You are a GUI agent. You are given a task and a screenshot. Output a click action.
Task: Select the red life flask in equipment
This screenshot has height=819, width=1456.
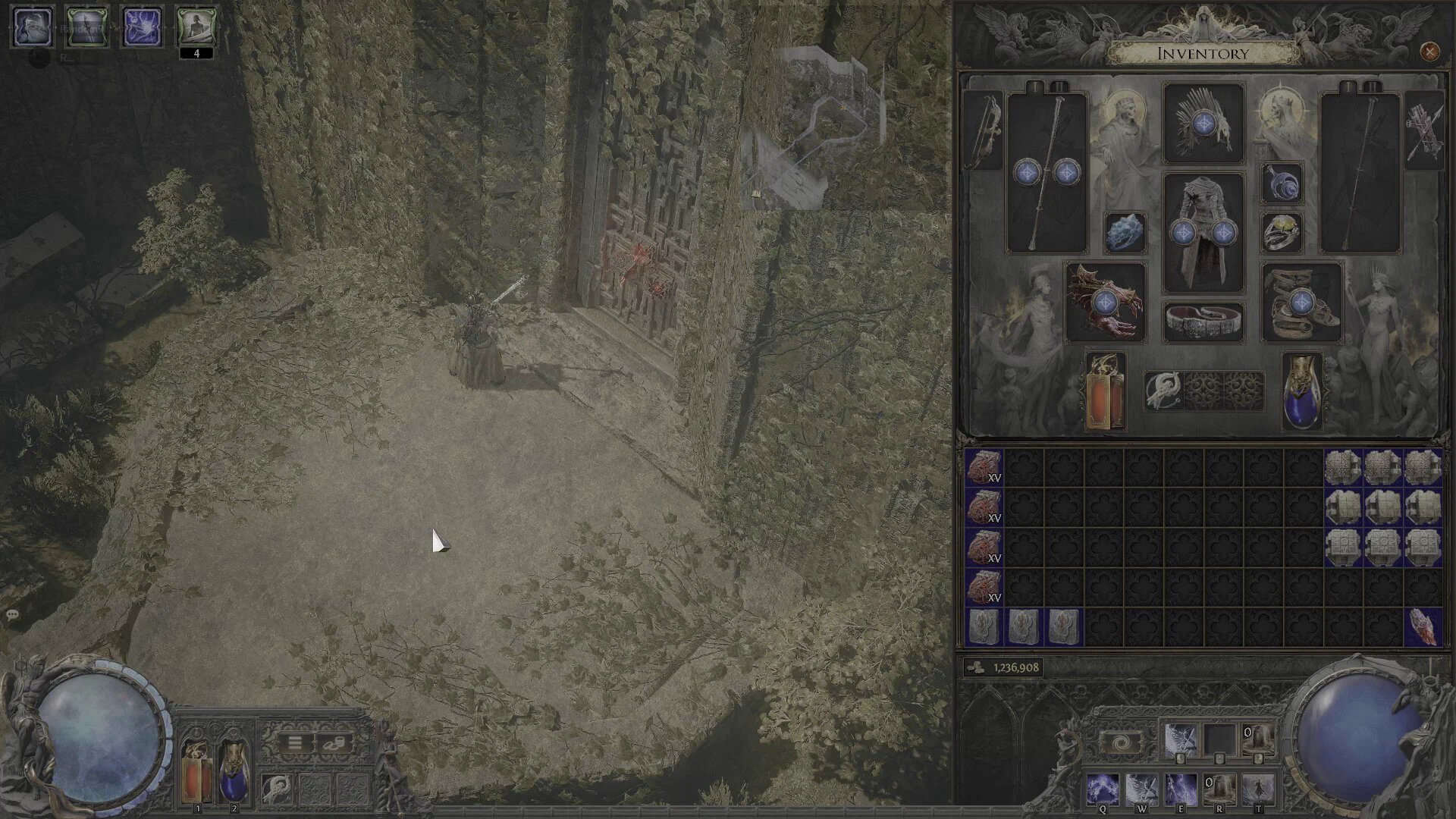1105,392
